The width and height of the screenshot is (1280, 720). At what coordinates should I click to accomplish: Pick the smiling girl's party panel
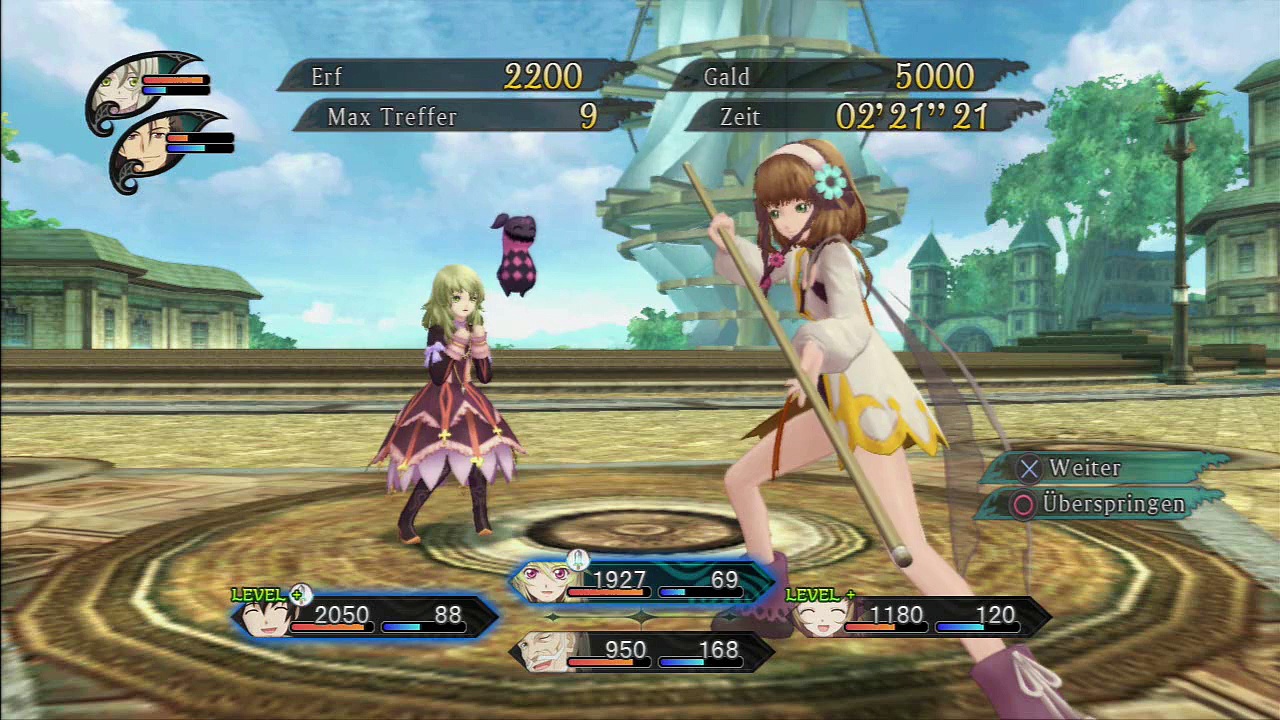tap(920, 617)
